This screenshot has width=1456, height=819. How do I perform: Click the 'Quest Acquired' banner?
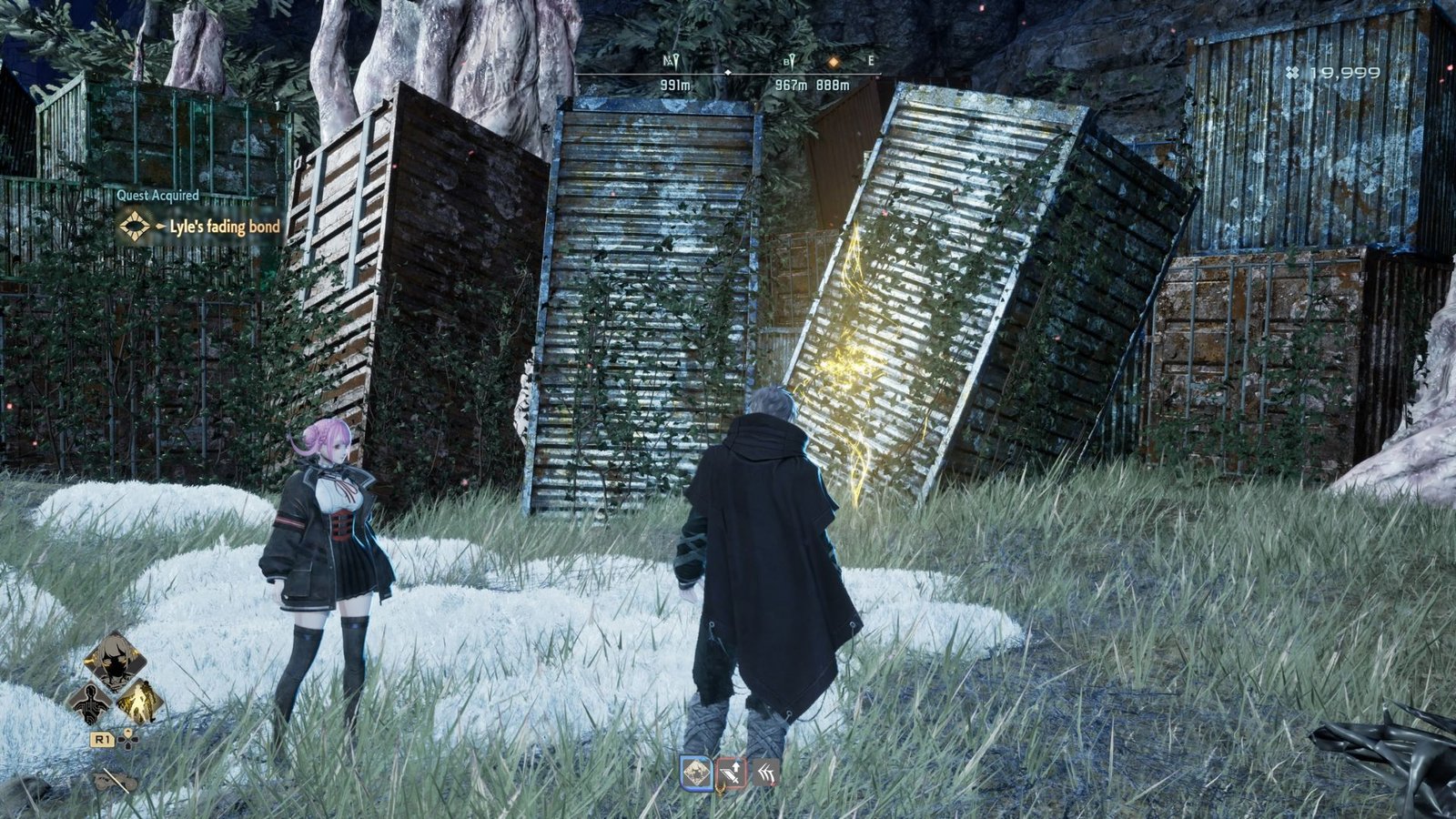(x=159, y=195)
